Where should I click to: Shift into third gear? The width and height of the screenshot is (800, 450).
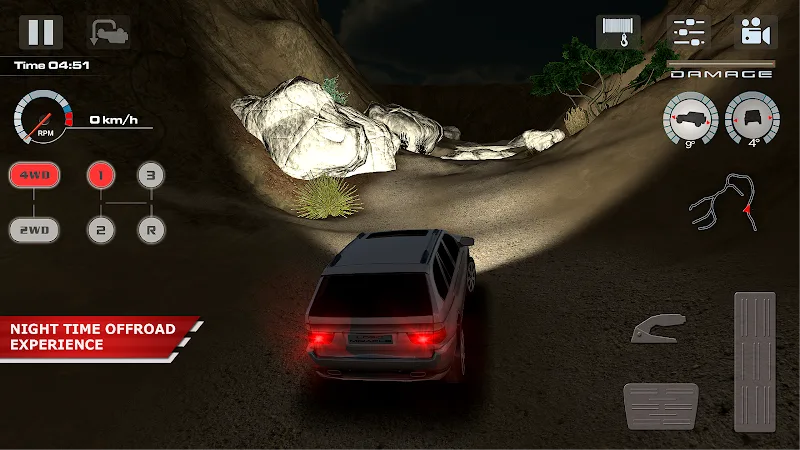pos(150,175)
